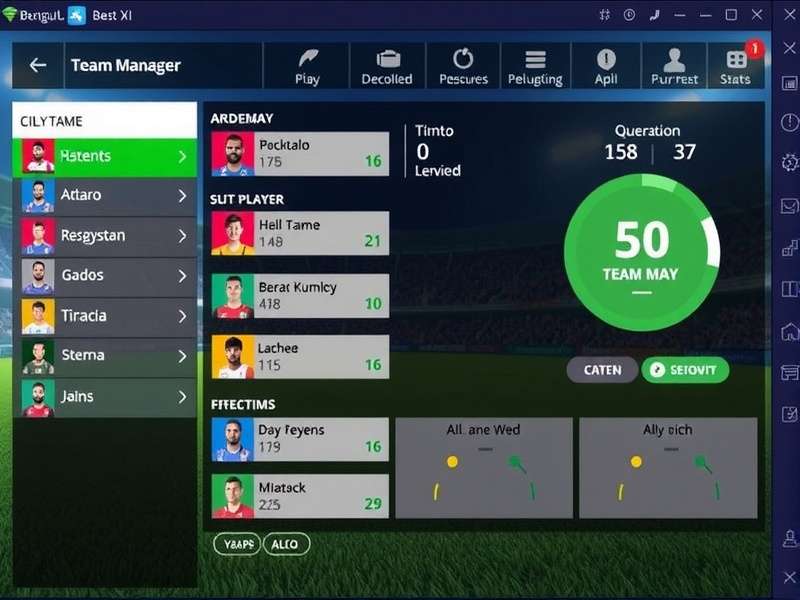Open the Play tab

pos(307,66)
